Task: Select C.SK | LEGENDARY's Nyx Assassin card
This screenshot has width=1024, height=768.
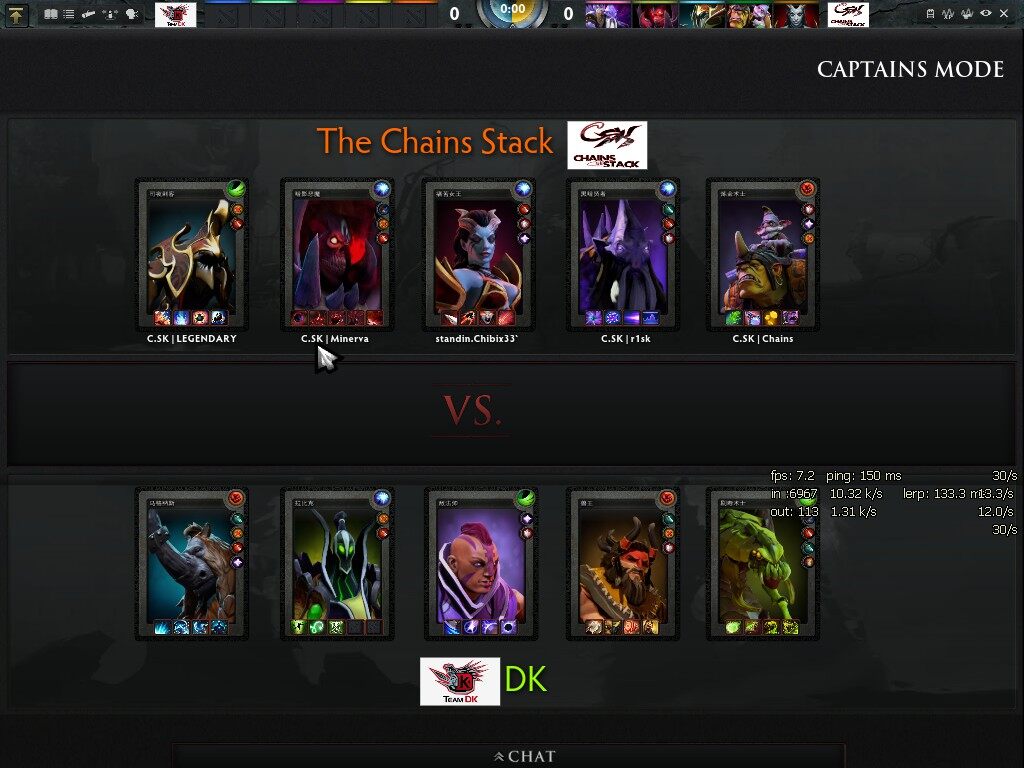Action: pos(192,255)
